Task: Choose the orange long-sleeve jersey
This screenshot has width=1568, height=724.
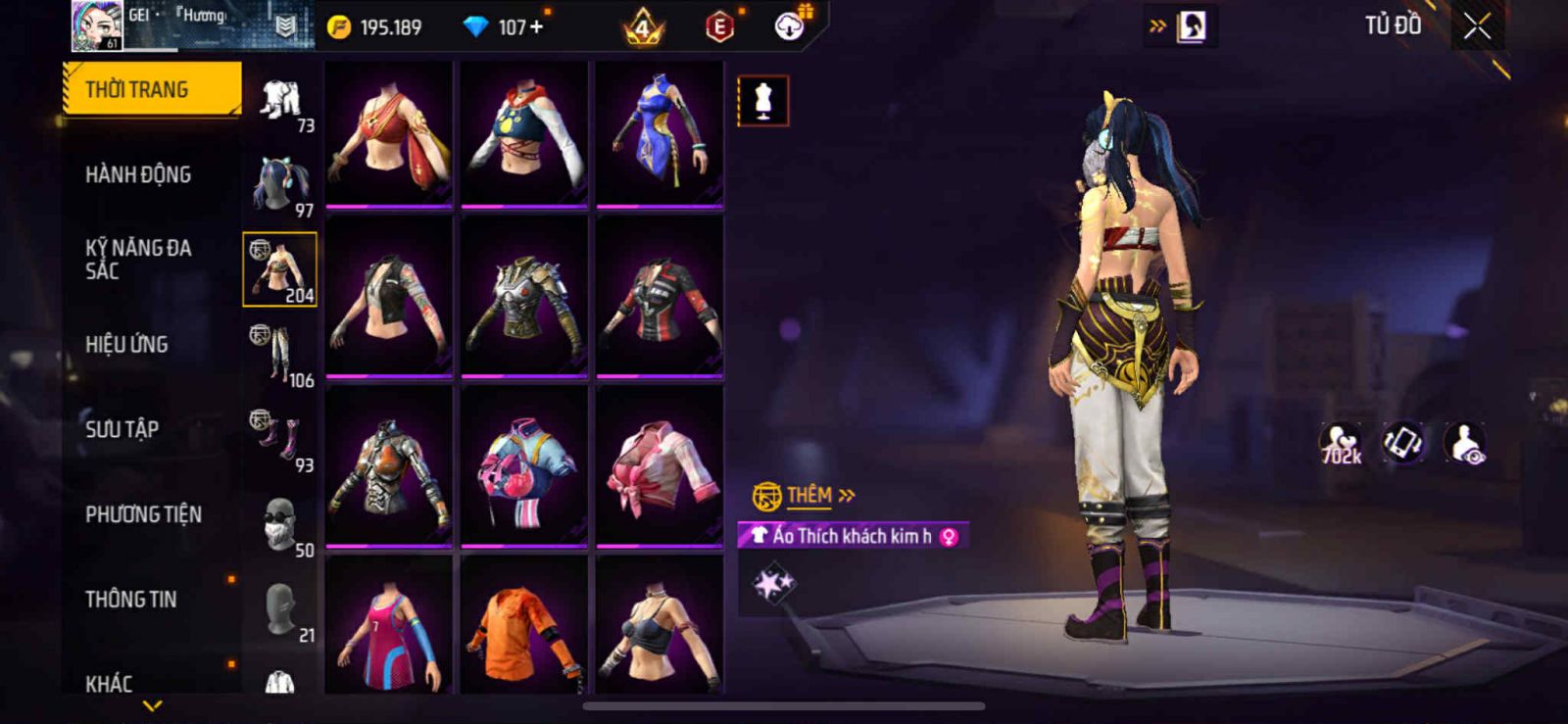Action: (524, 627)
